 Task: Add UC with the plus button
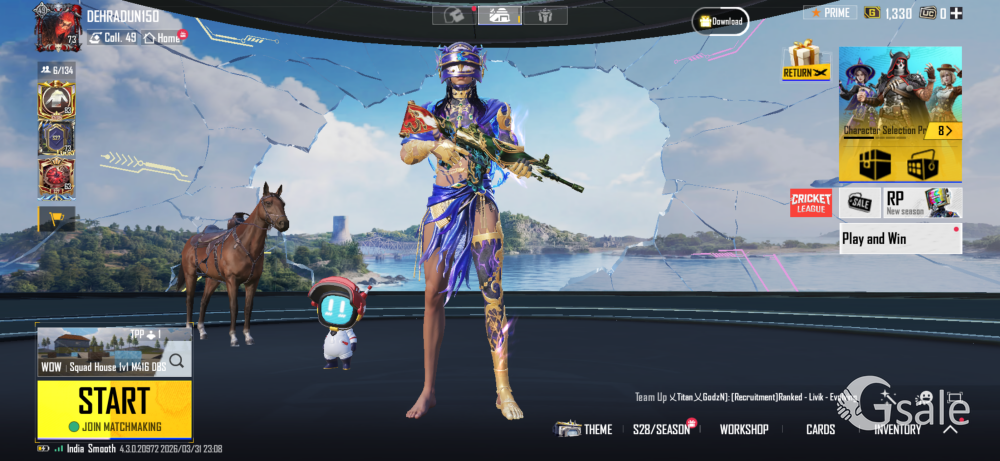[x=957, y=13]
